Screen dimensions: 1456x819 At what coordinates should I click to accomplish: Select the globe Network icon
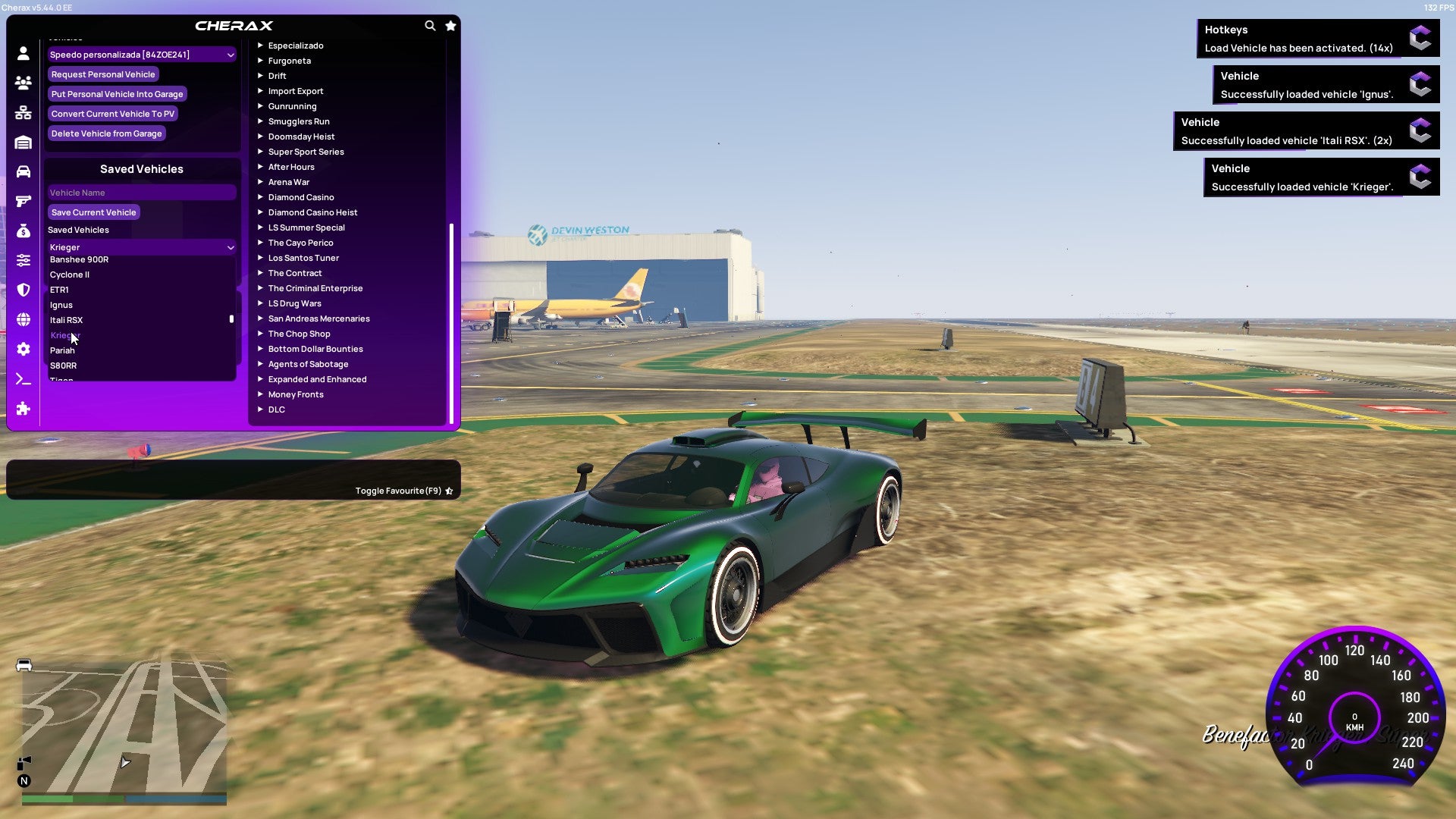23,319
